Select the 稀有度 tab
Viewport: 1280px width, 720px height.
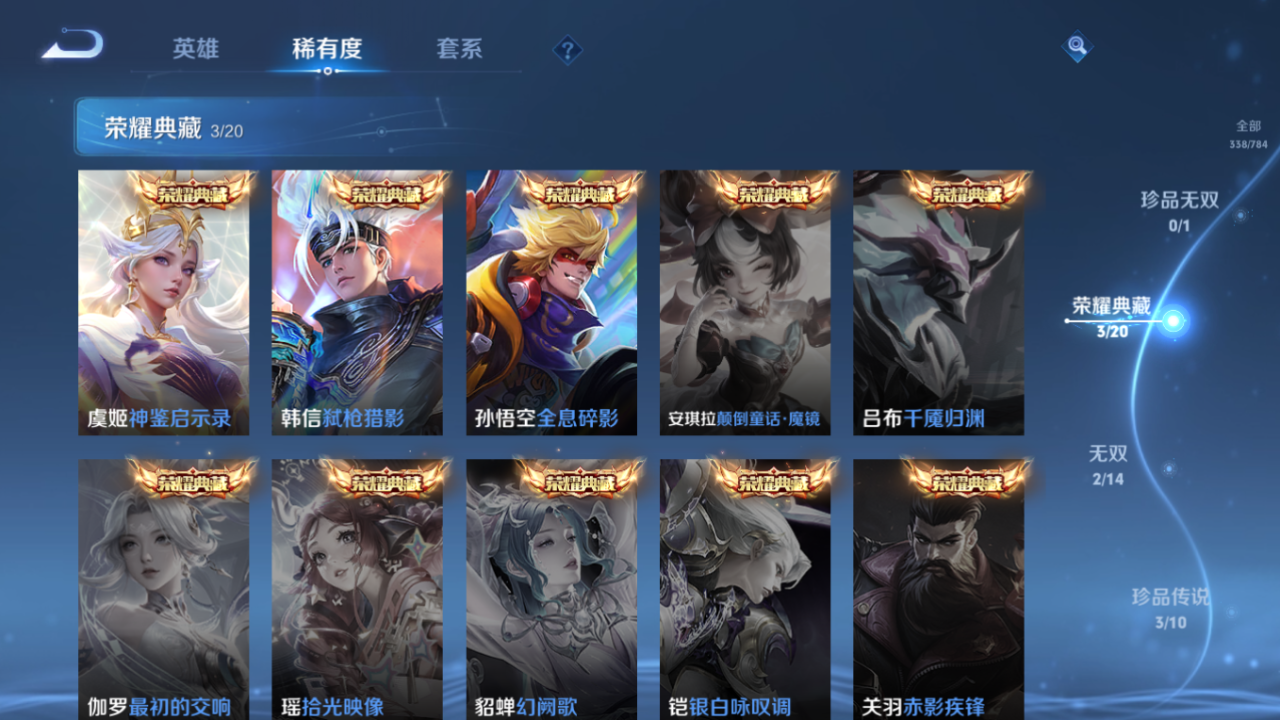pos(328,48)
